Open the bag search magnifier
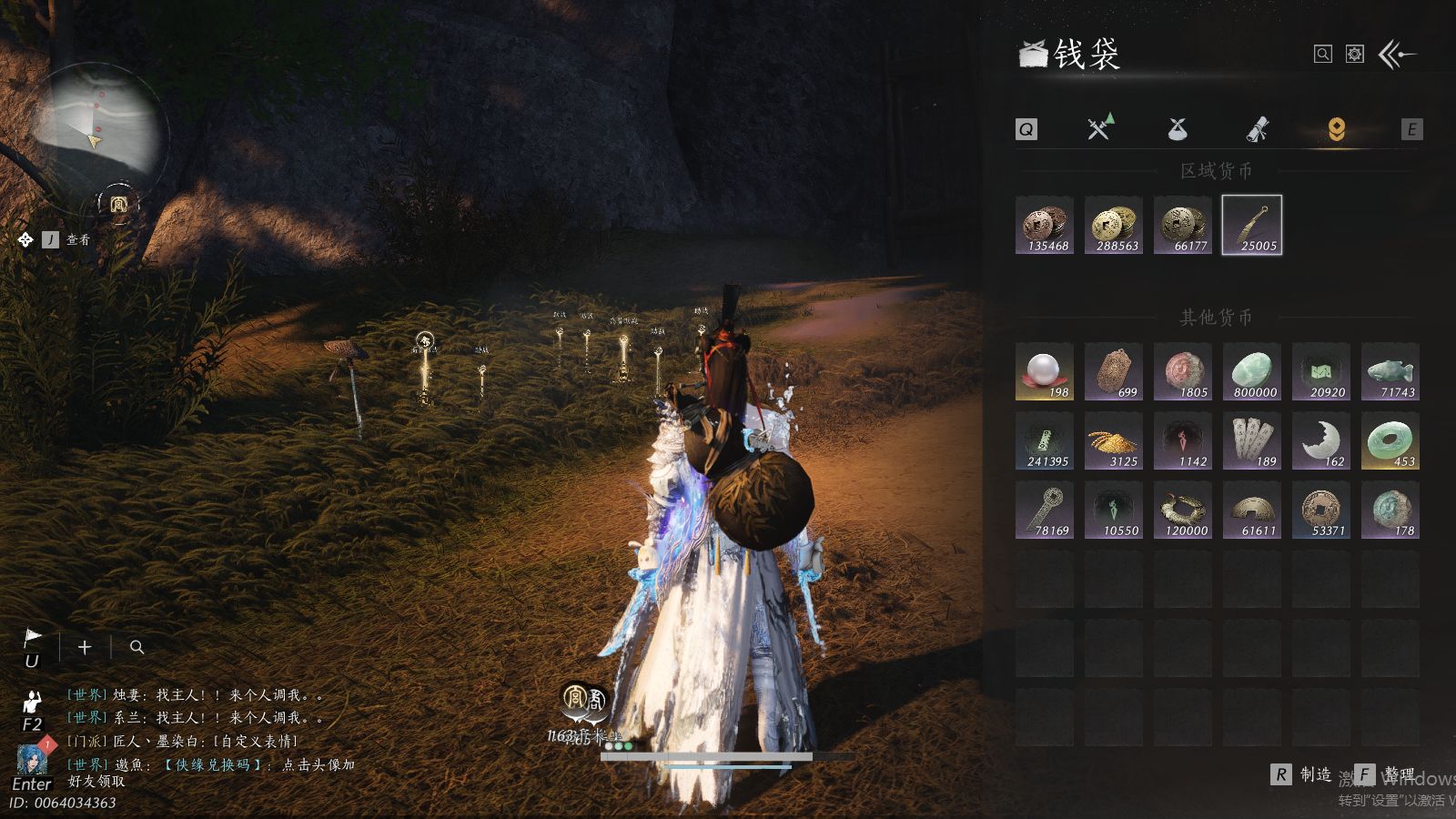 [x=1322, y=55]
